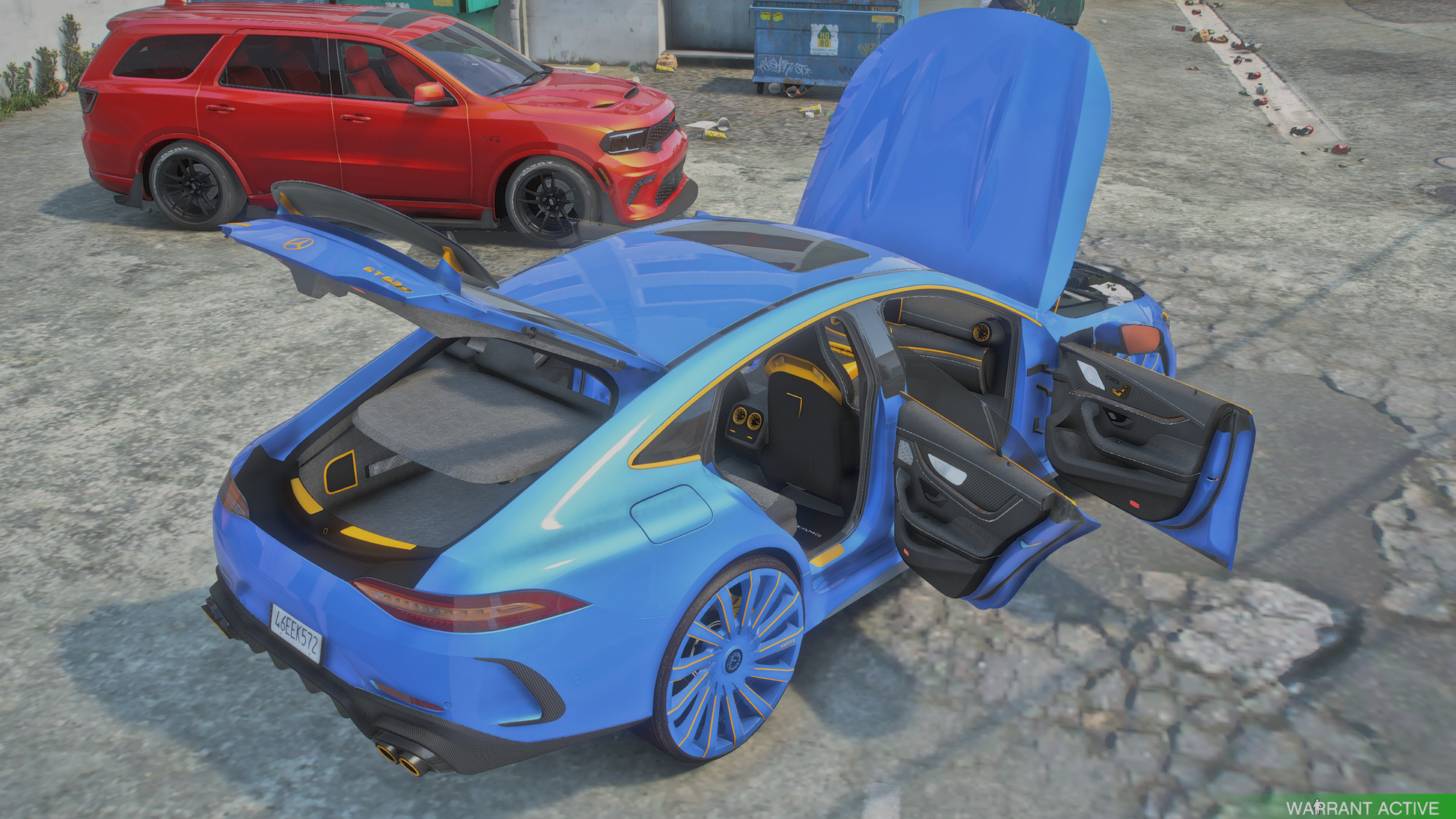
Task: Click the green WARRANT ACTIVE banner
Action: pos(1362,807)
